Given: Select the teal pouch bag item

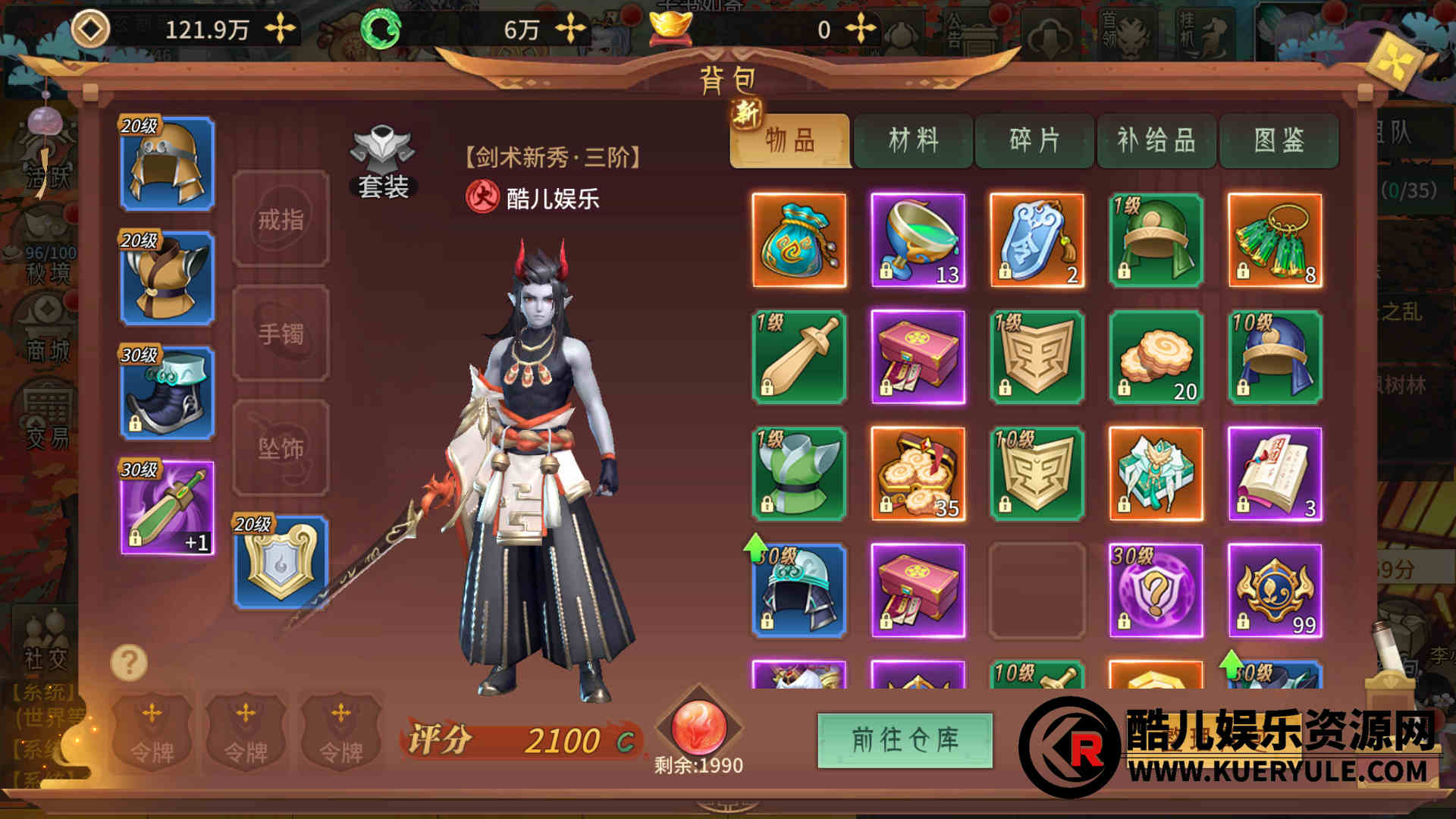Looking at the screenshot, I should [x=799, y=240].
